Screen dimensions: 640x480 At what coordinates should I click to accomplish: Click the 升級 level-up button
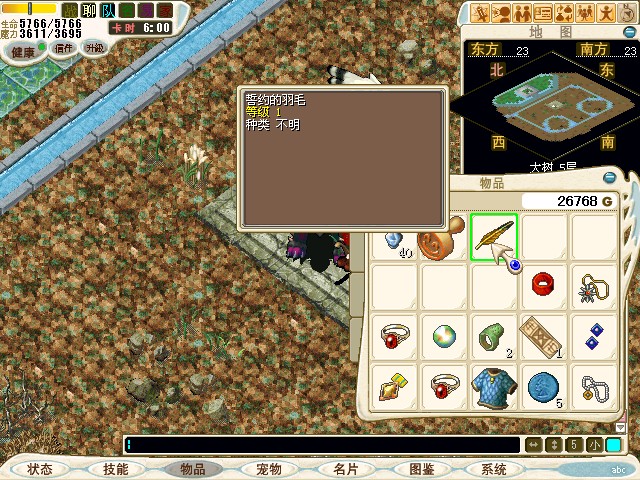pos(95,47)
